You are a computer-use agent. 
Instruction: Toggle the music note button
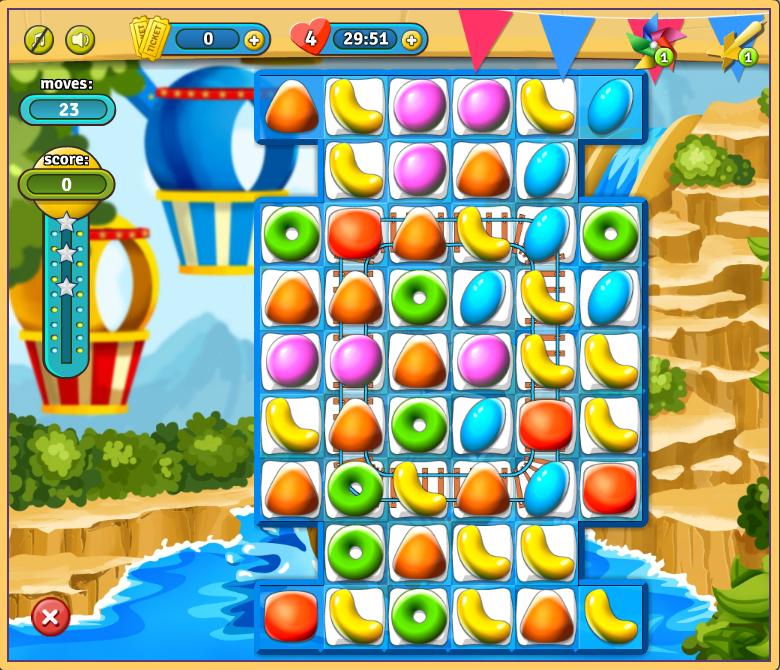pos(39,40)
